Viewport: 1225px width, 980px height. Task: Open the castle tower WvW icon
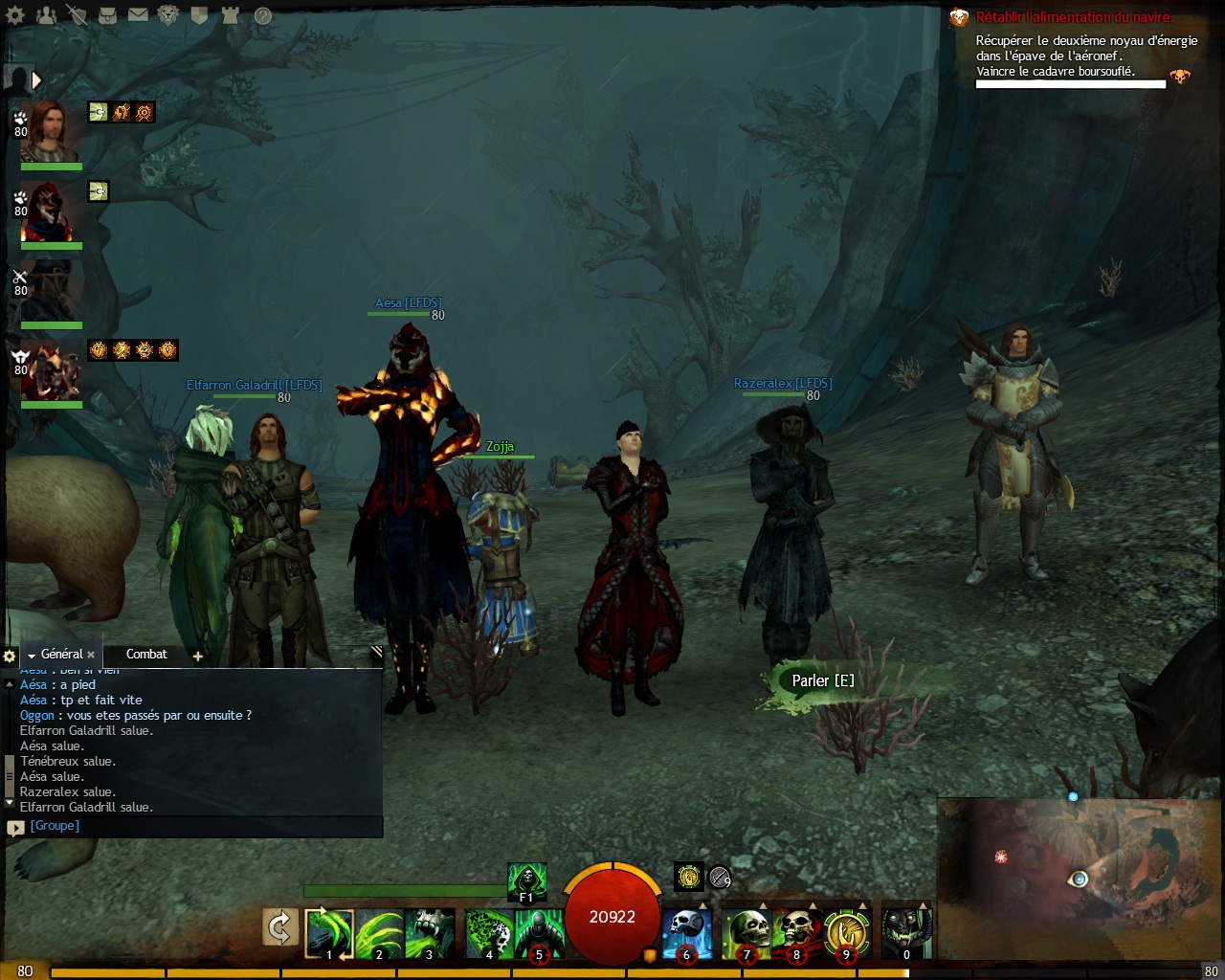230,14
